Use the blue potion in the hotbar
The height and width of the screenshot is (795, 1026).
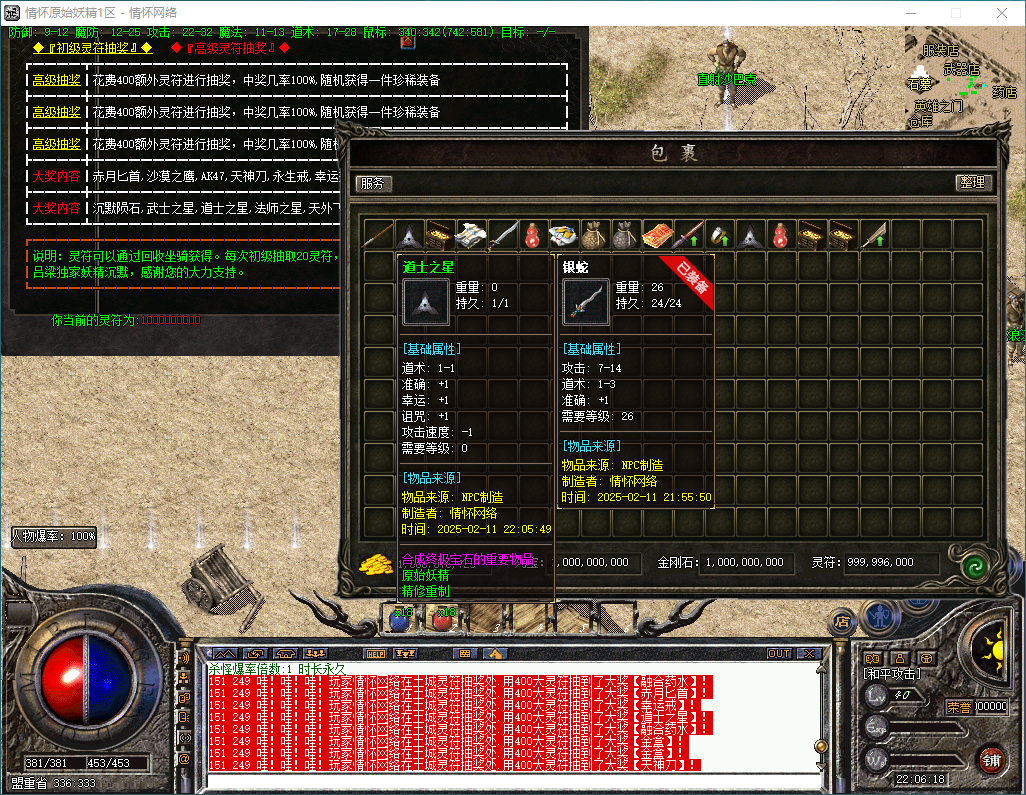[x=400, y=619]
